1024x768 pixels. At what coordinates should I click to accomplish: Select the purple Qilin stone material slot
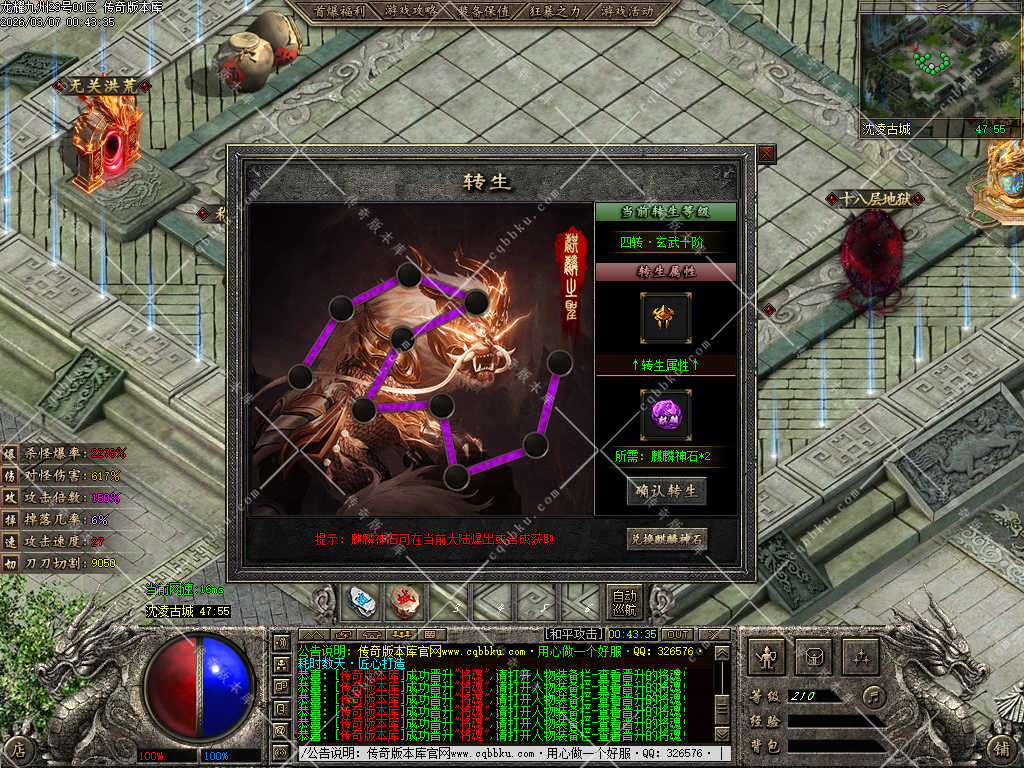[x=665, y=414]
